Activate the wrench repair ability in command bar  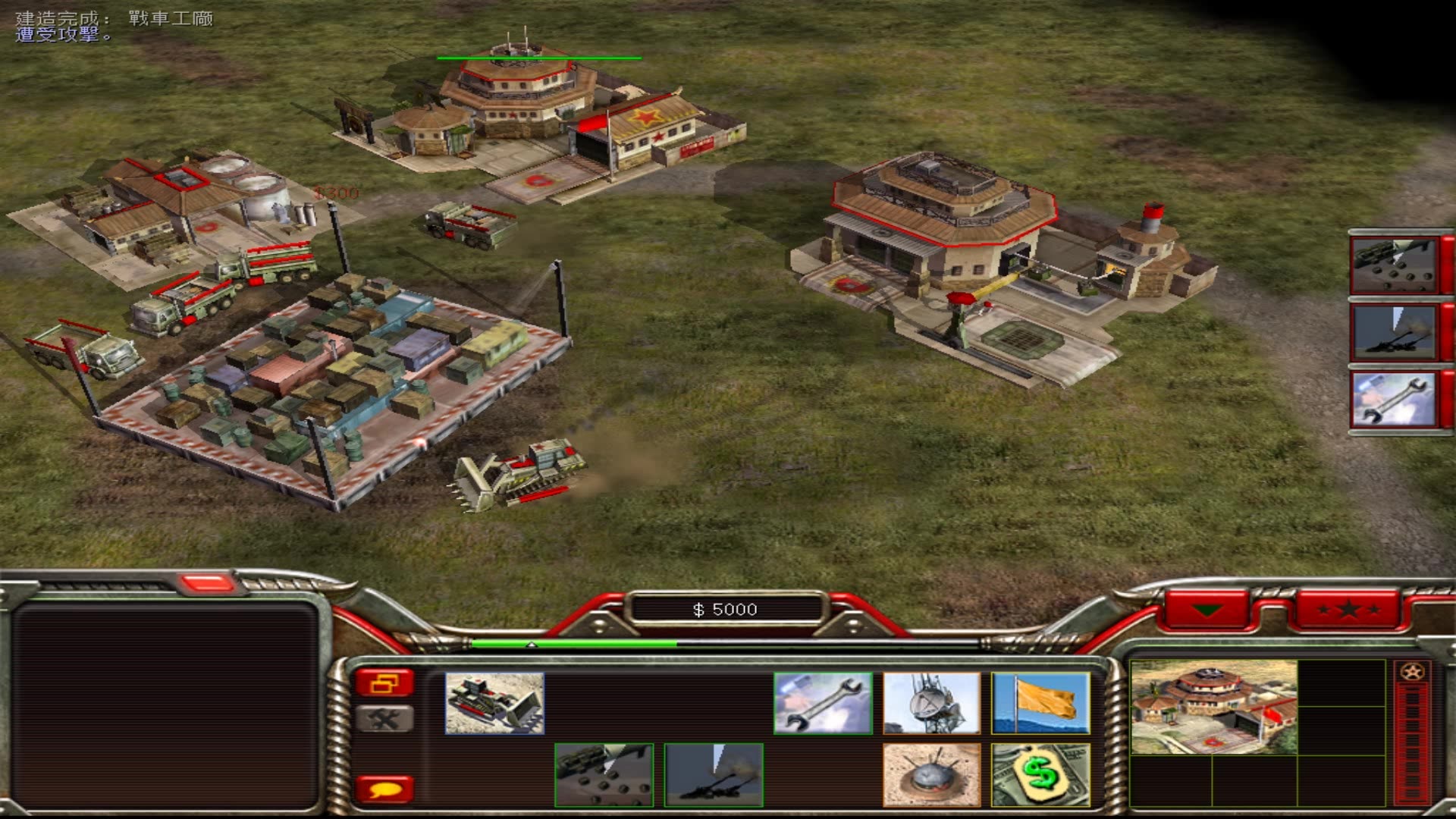(x=823, y=703)
